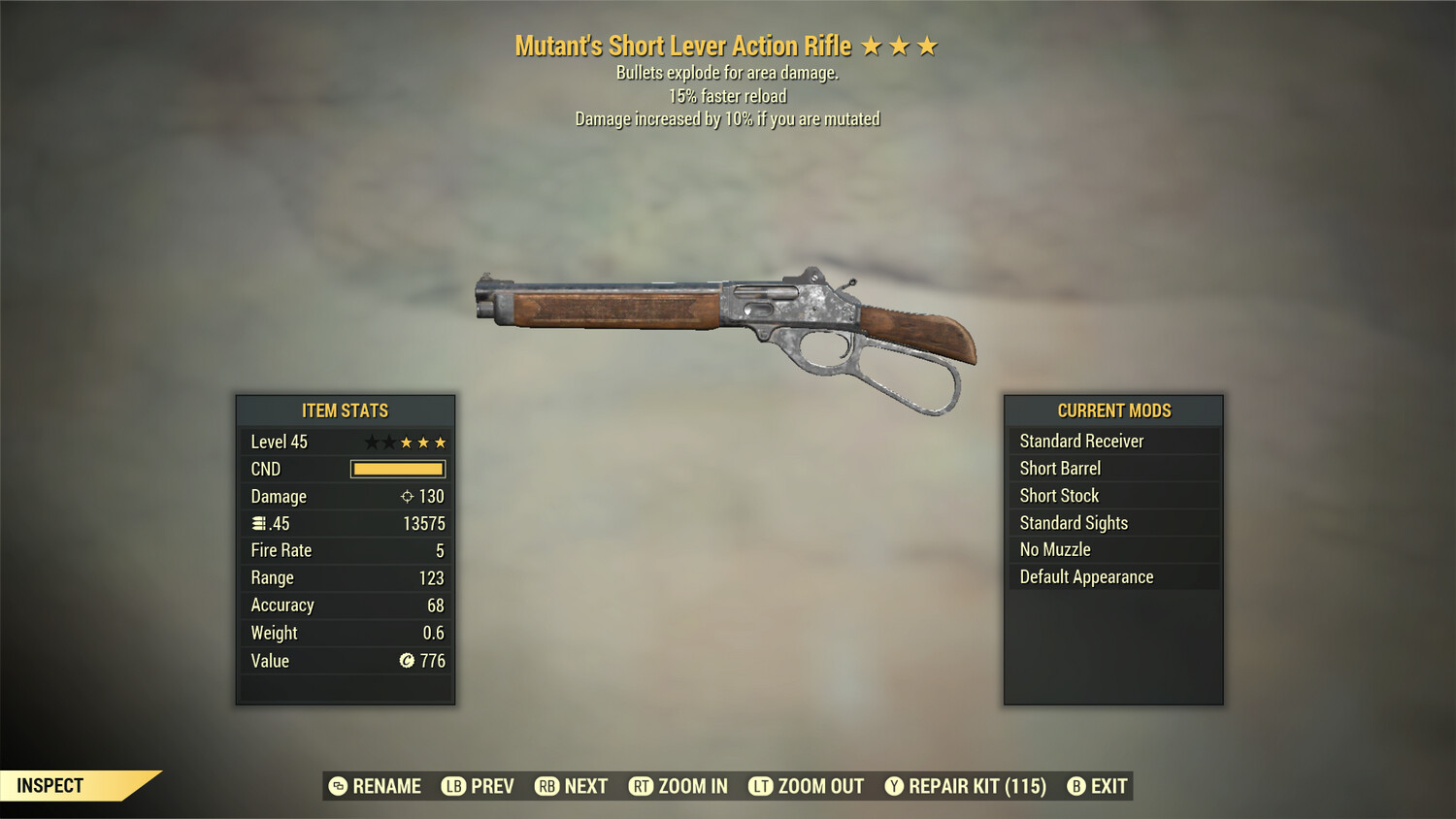The image size is (1456, 819).
Task: Select Standard Receiver in Current Mods
Action: click(x=1081, y=441)
